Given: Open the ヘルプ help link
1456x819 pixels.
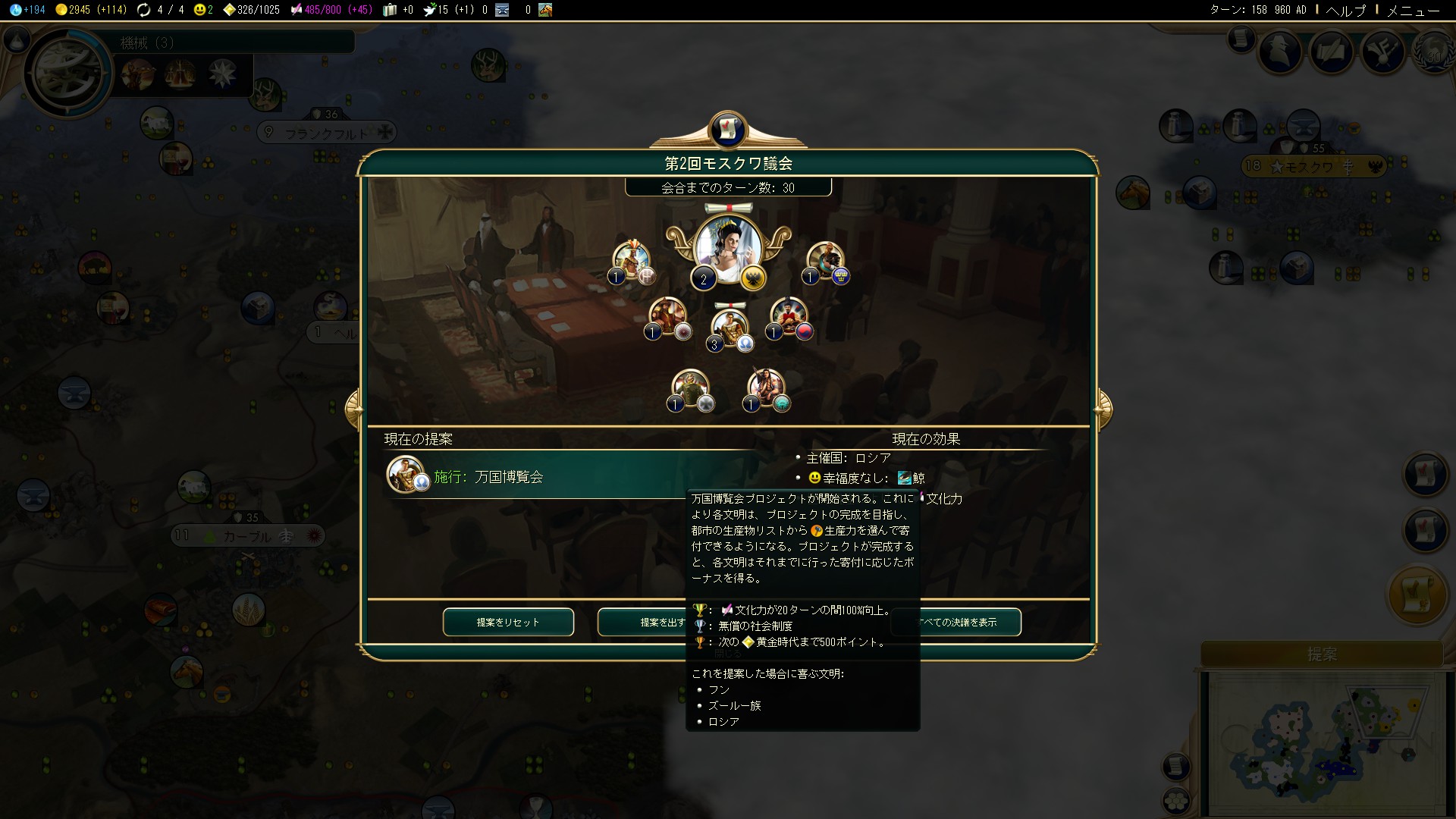Looking at the screenshot, I should [1345, 10].
